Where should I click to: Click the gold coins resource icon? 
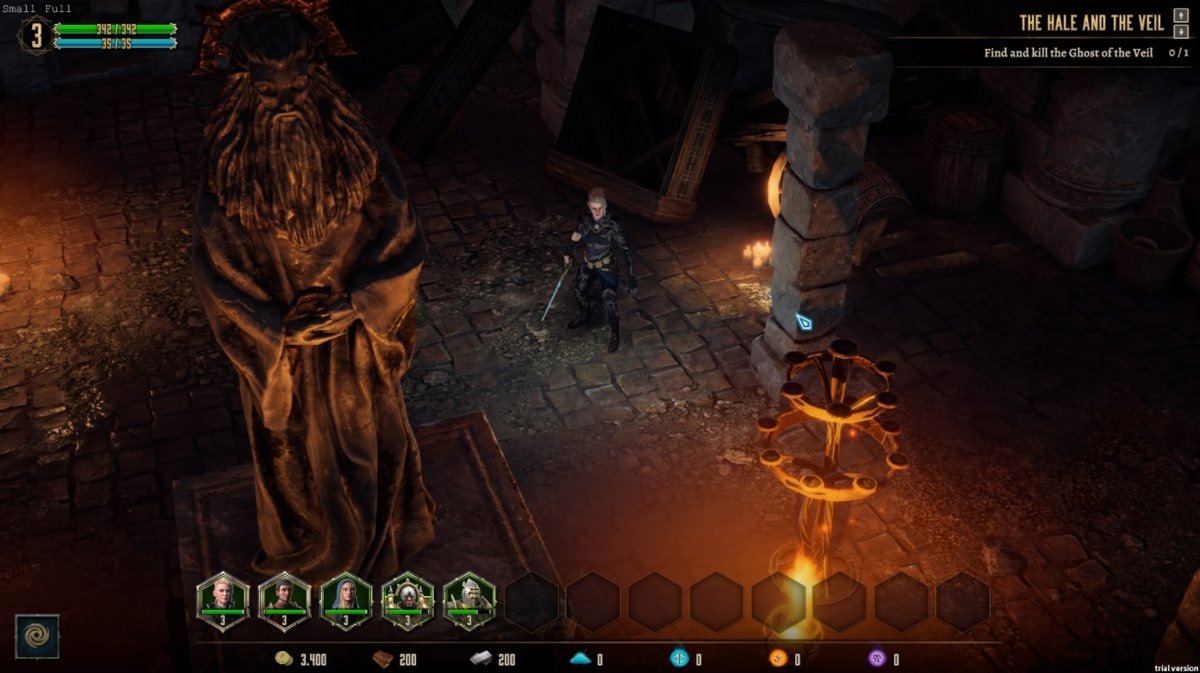[x=284, y=659]
